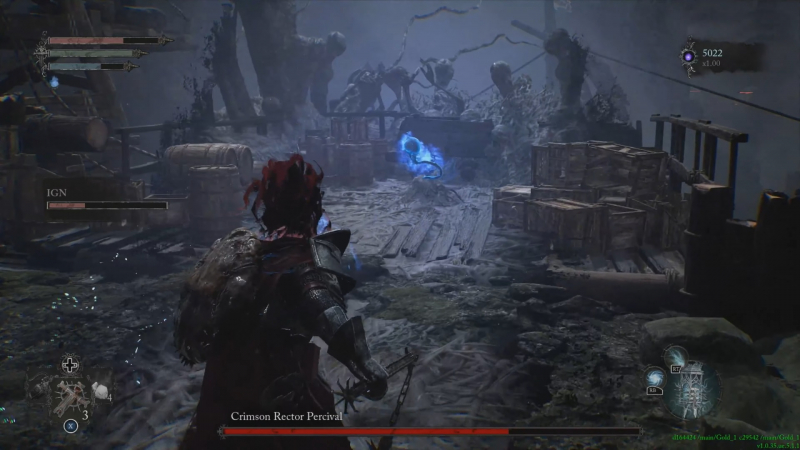Choose the white stone consumable slot
The height and width of the screenshot is (450, 800).
(100, 391)
